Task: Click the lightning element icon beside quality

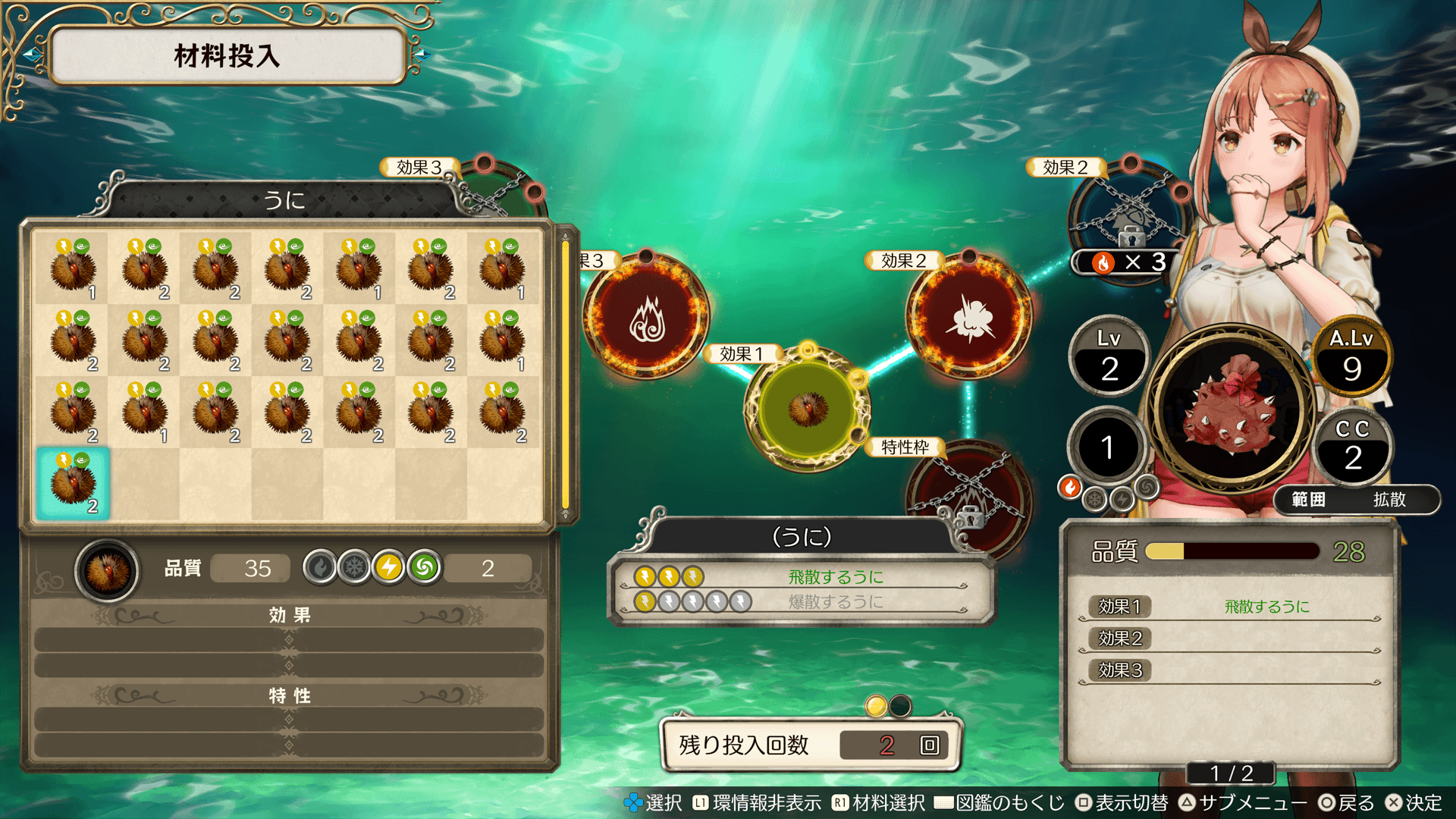Action: pos(389,567)
